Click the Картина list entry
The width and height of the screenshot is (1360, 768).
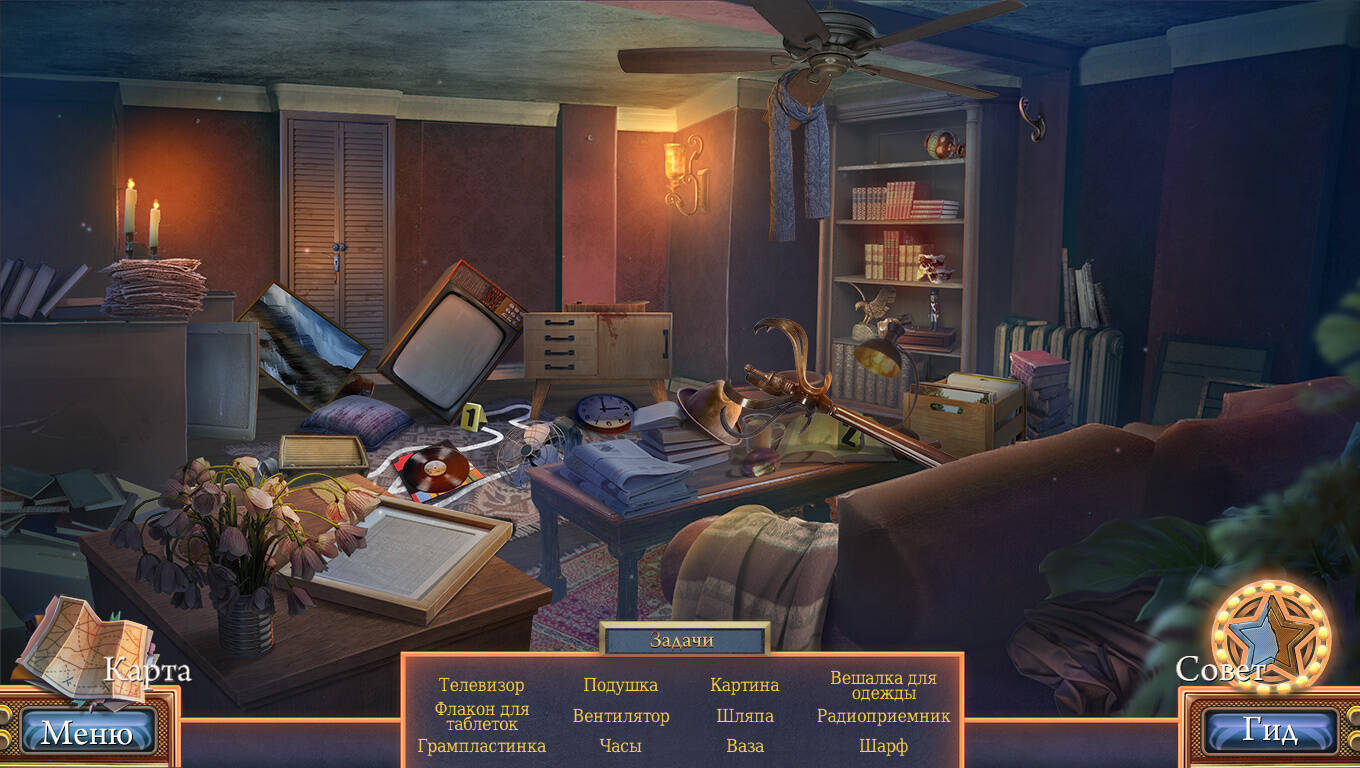(x=744, y=685)
